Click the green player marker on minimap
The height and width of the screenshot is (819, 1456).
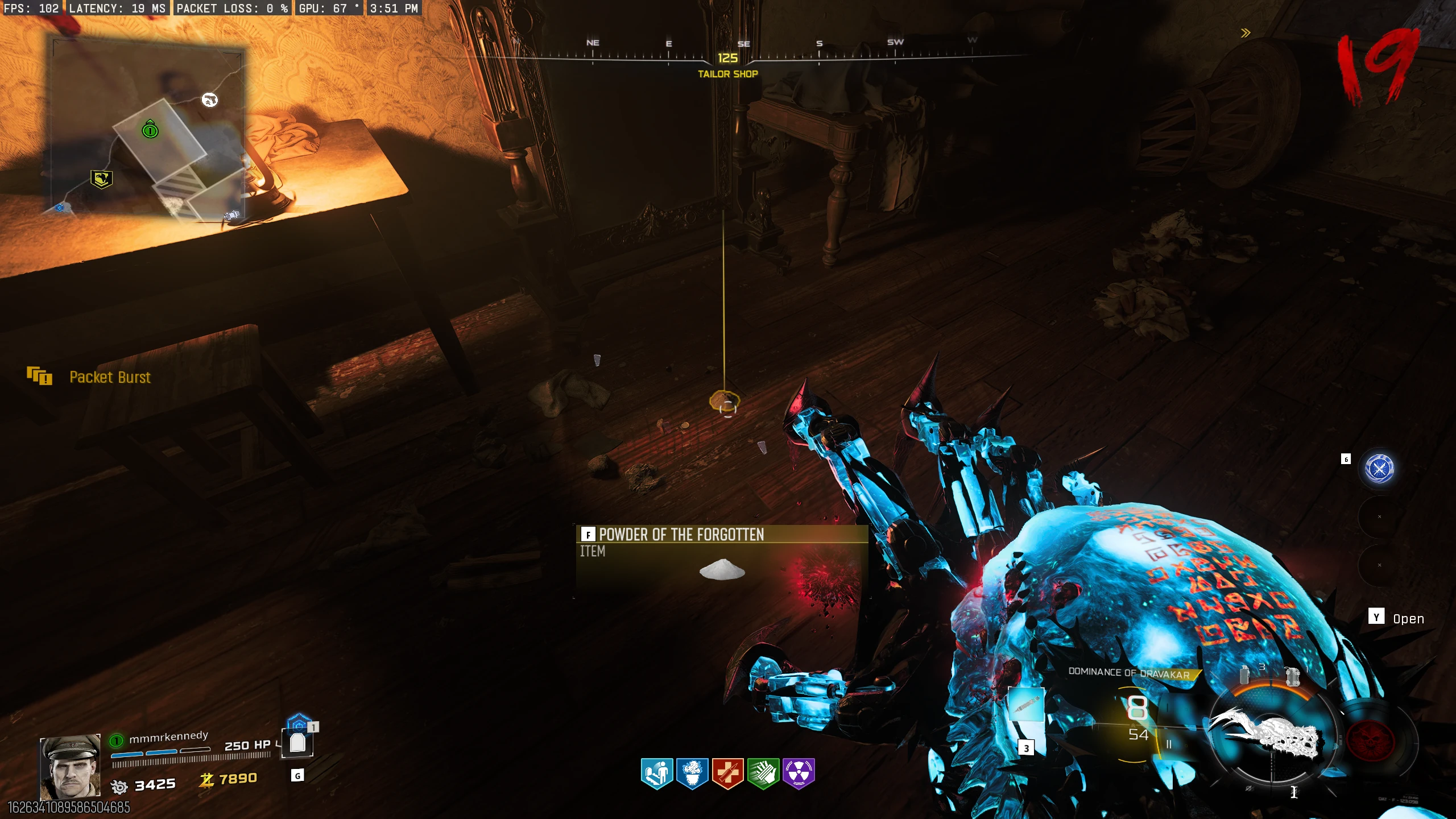(150, 130)
